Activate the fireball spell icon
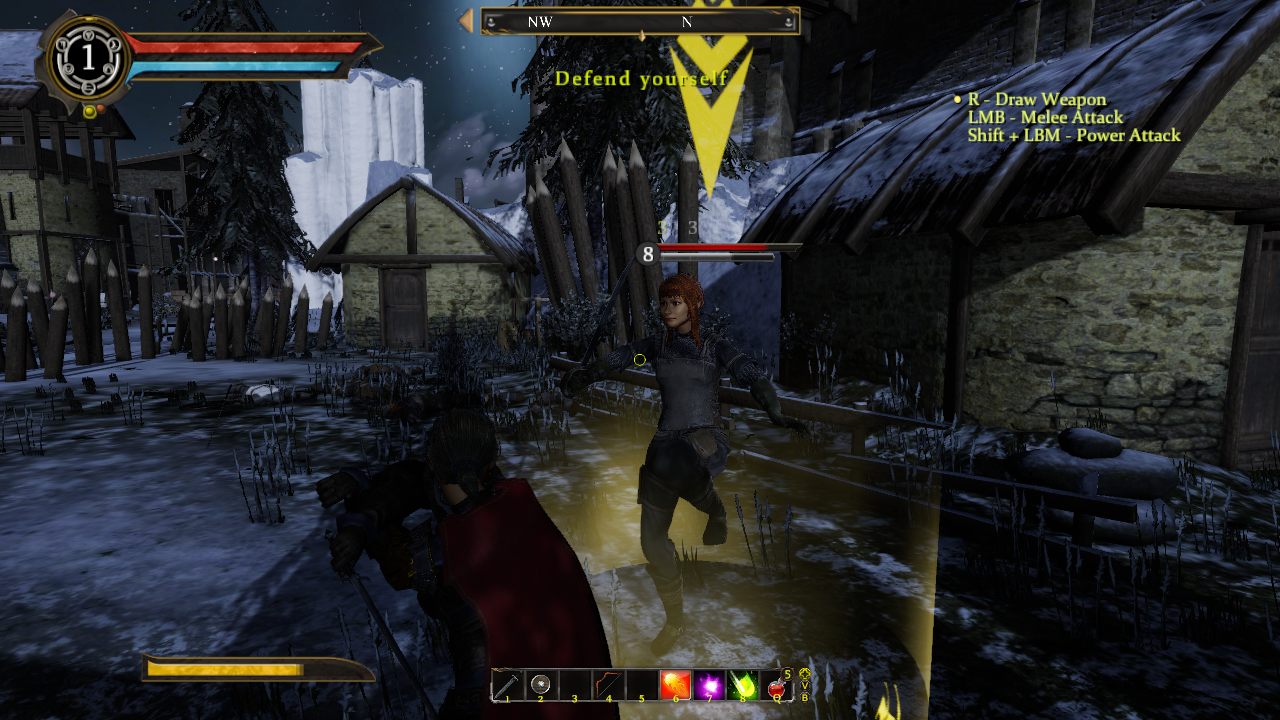 click(675, 685)
